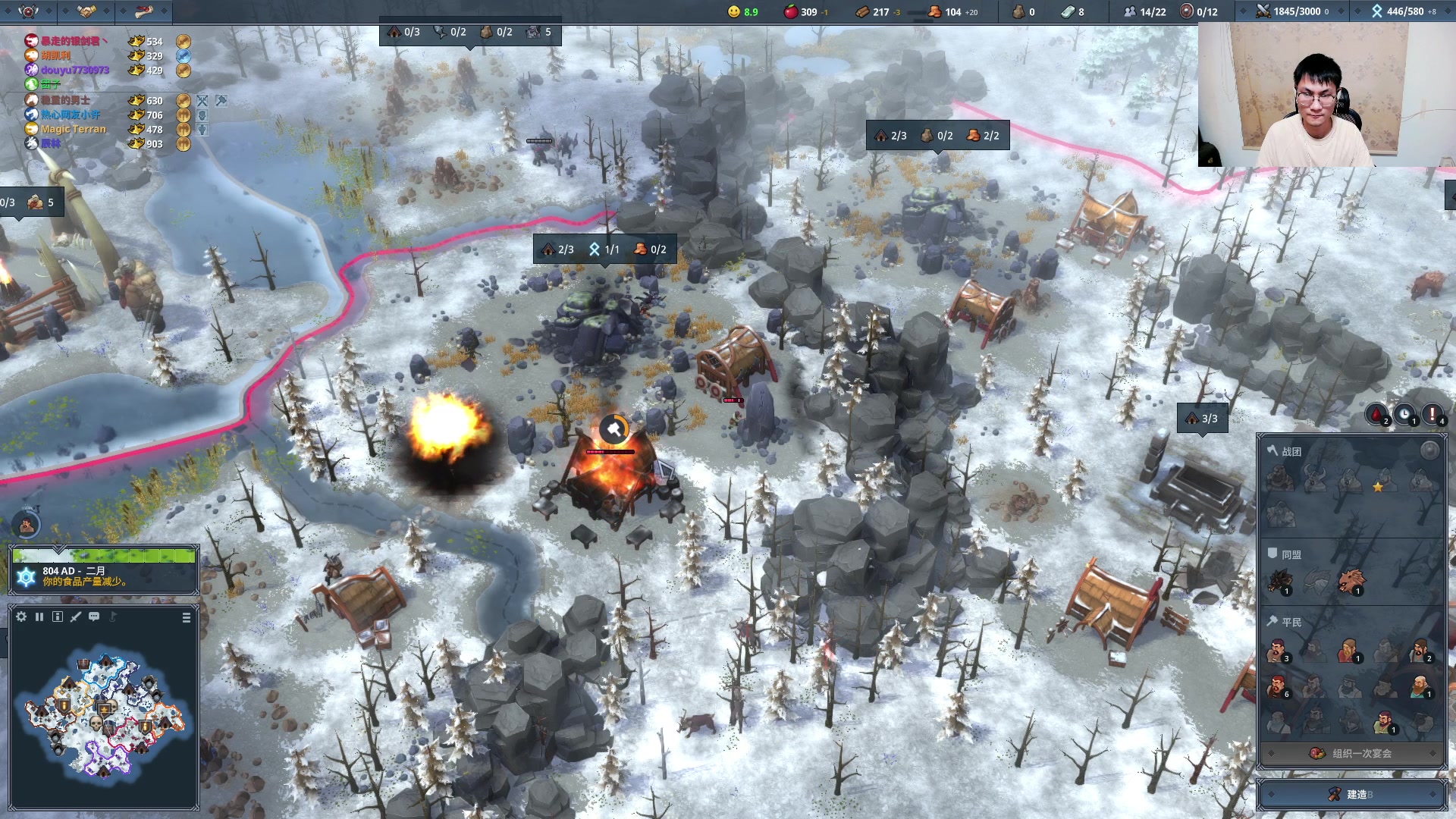Open settings with the gear icon
This screenshot has height=819, width=1456.
[x=21, y=617]
